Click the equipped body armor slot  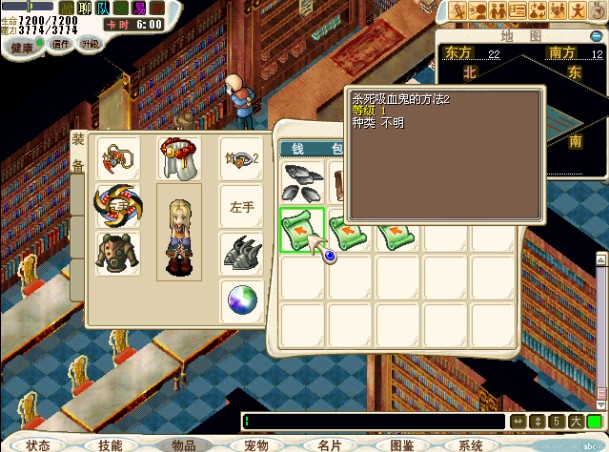click(x=116, y=252)
